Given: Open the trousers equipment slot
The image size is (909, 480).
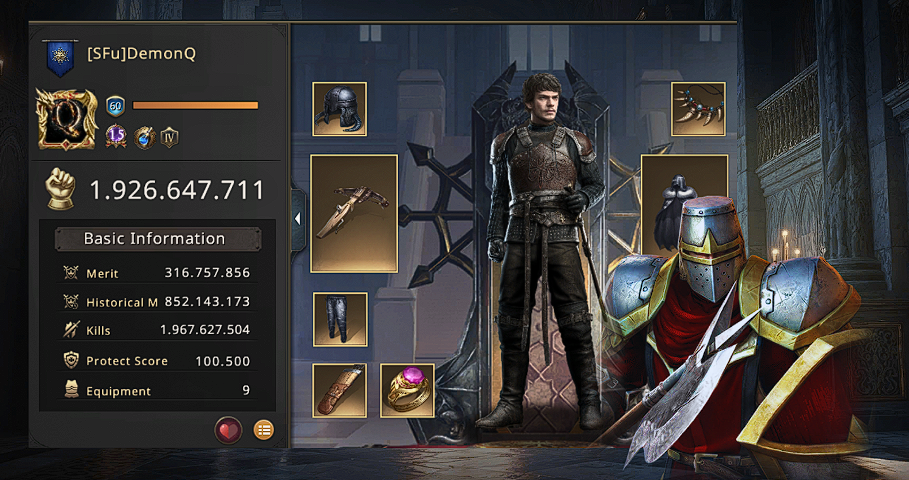Looking at the screenshot, I should [x=339, y=319].
